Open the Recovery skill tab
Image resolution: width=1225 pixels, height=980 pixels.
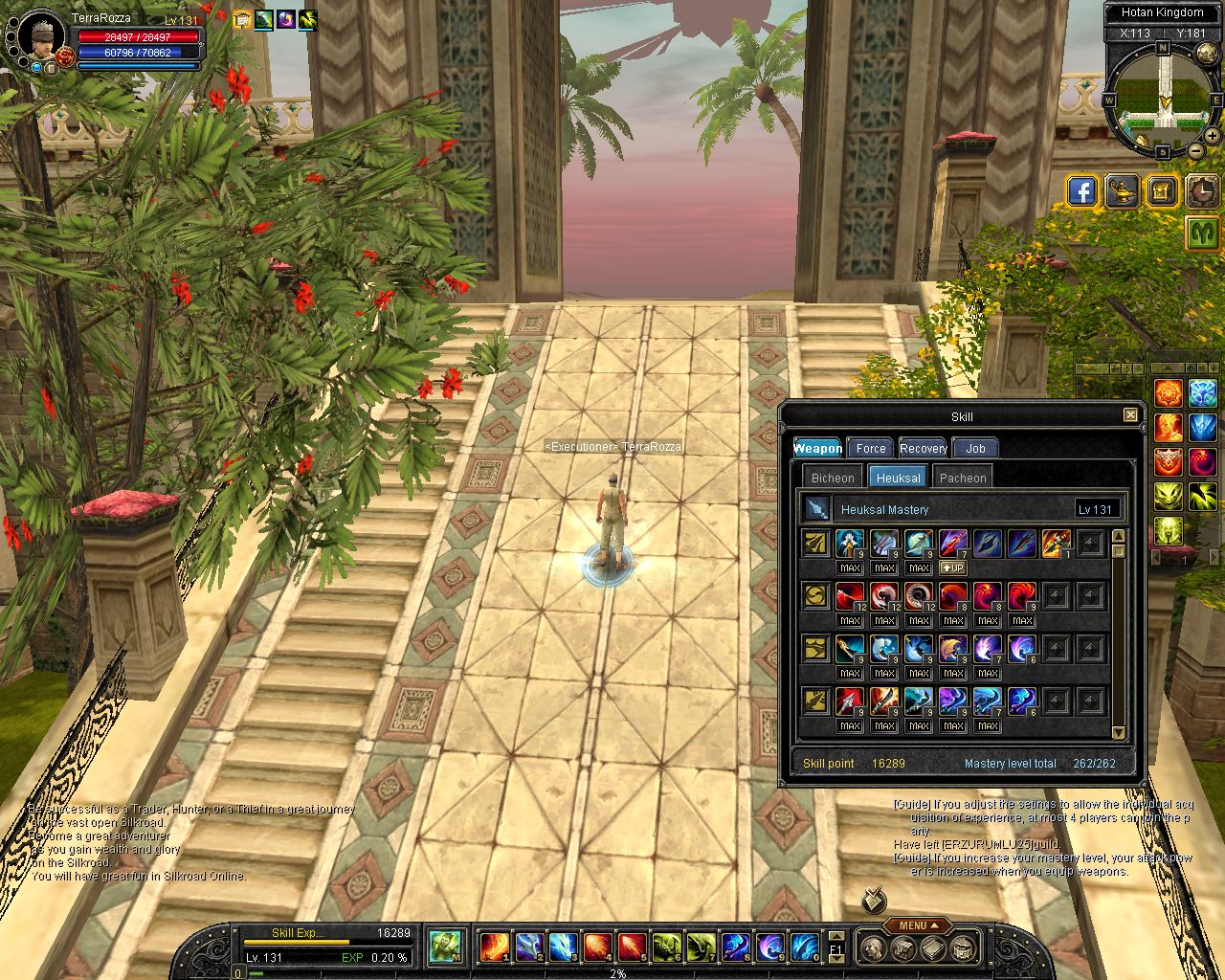pos(923,448)
